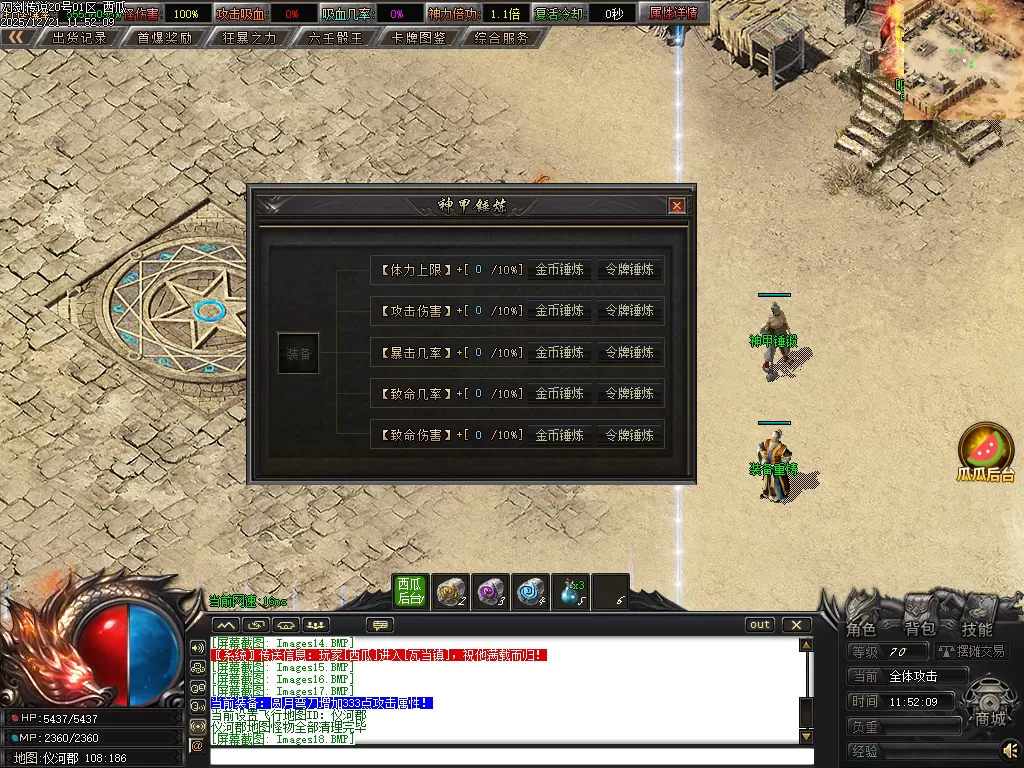
Task: Use 令牌锤炼 on the 致命几率 row
Action: pos(629,394)
